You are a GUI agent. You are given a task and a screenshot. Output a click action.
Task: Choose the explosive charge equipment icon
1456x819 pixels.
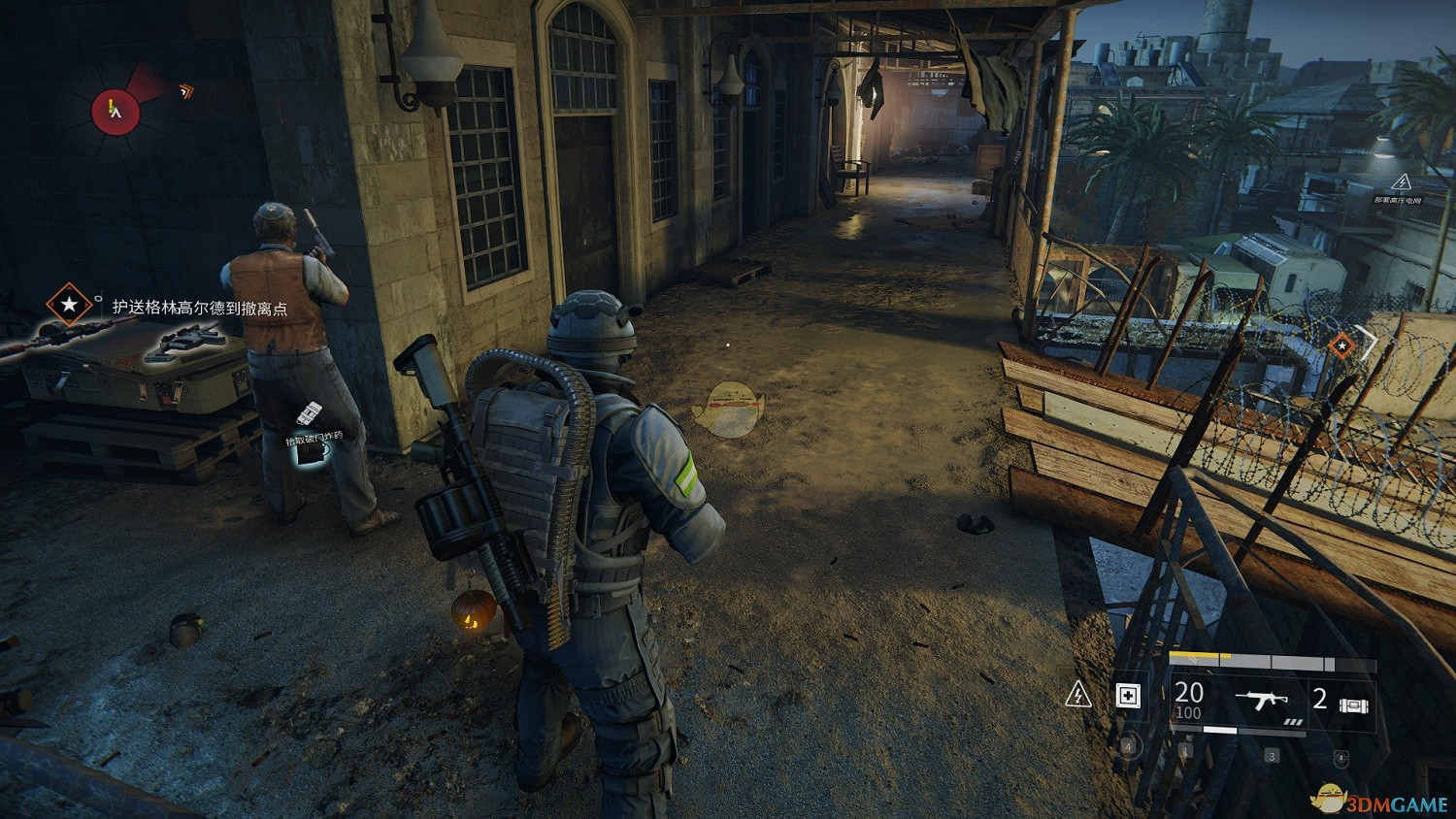[x=1354, y=704]
